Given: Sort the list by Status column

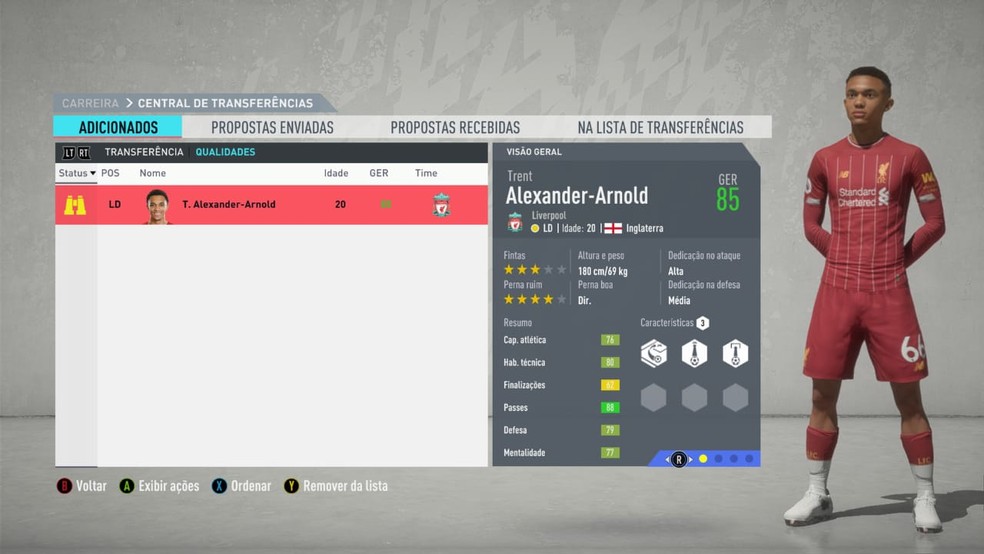Looking at the screenshot, I should tap(76, 173).
